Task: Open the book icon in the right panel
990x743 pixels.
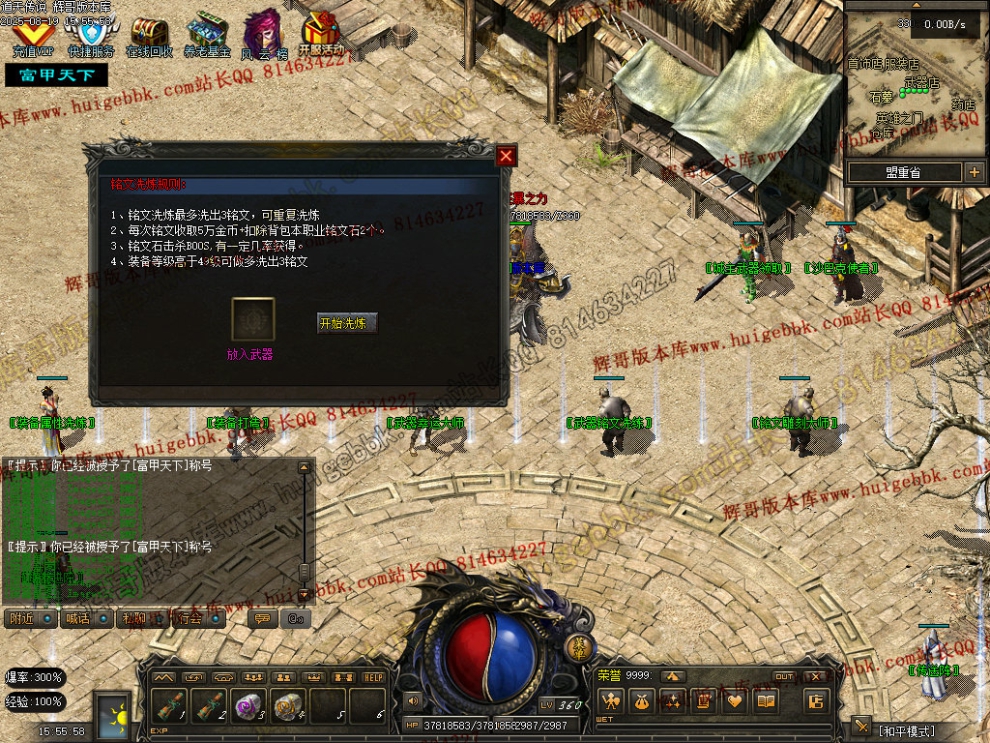Action: [766, 701]
